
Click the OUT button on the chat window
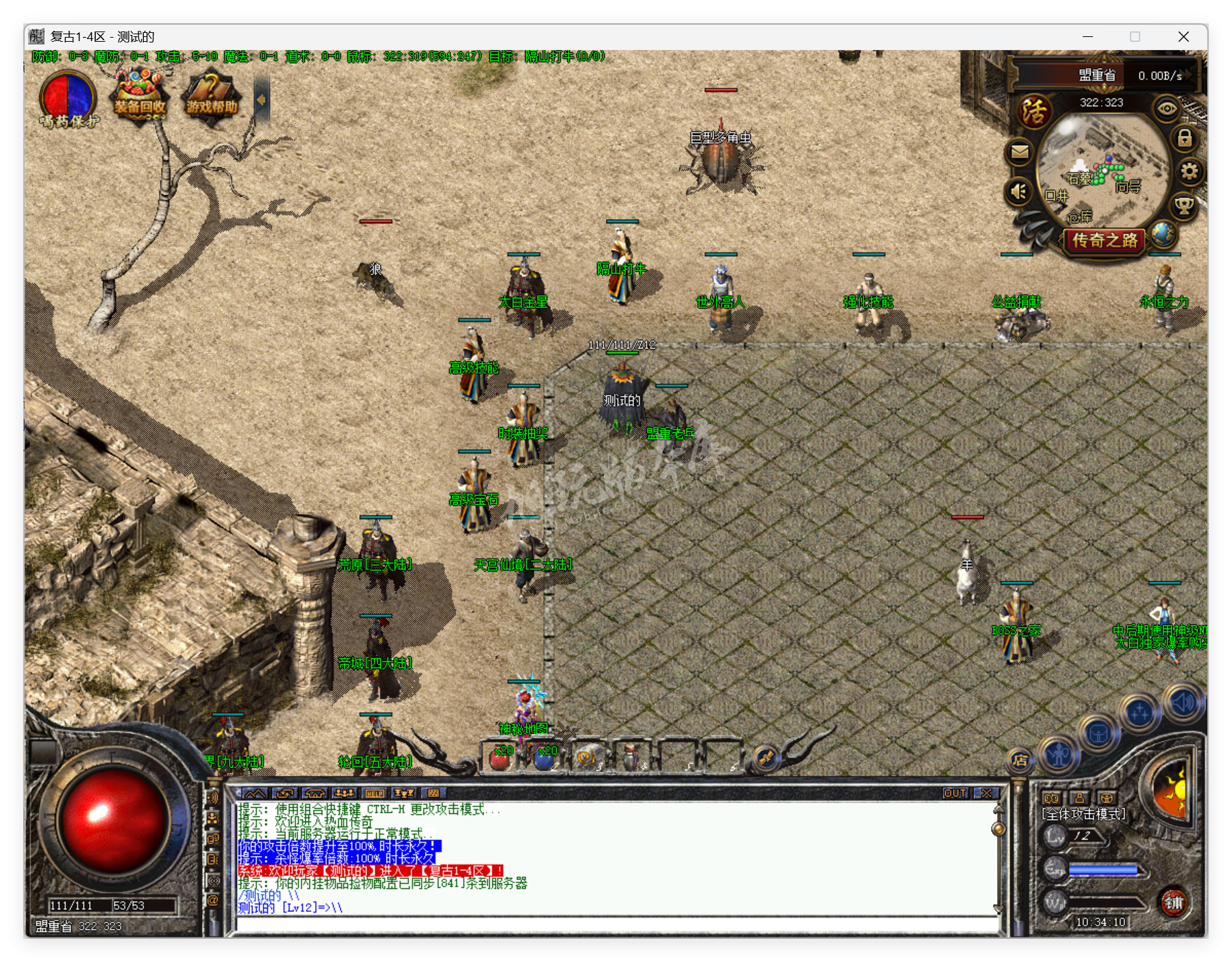(956, 793)
